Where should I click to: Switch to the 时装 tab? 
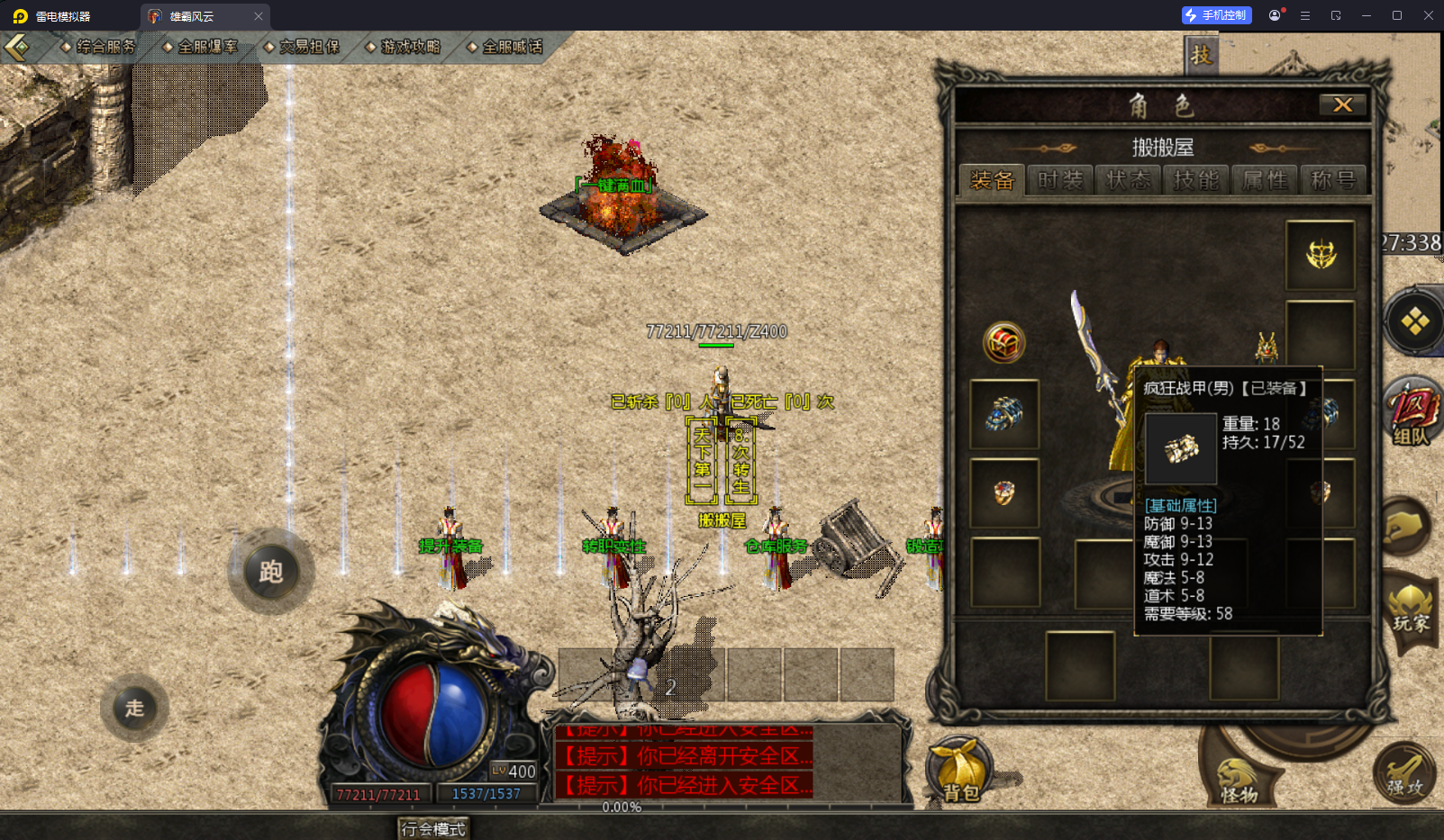(x=1059, y=180)
